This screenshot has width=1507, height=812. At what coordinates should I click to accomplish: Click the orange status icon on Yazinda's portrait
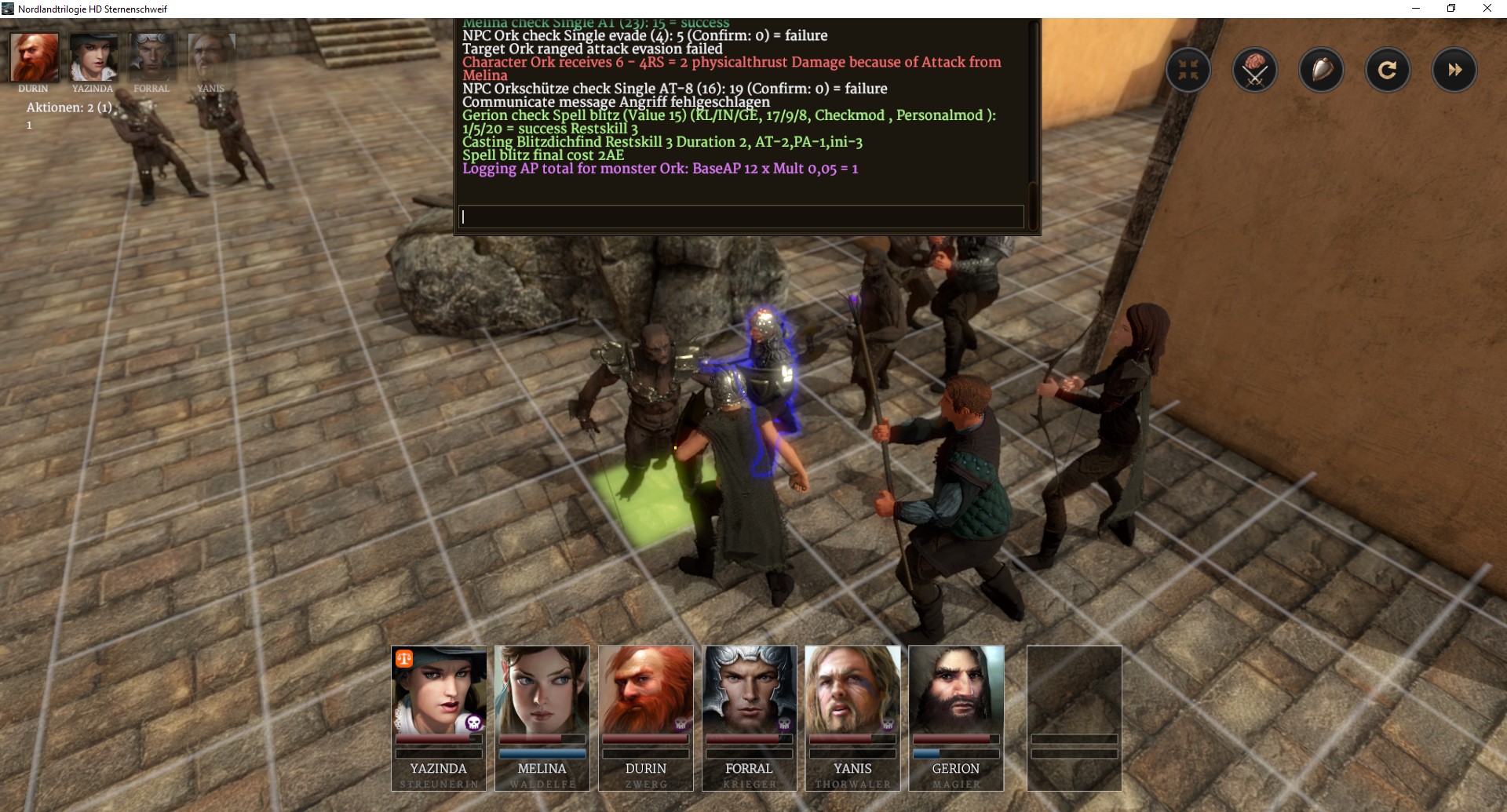click(x=404, y=659)
